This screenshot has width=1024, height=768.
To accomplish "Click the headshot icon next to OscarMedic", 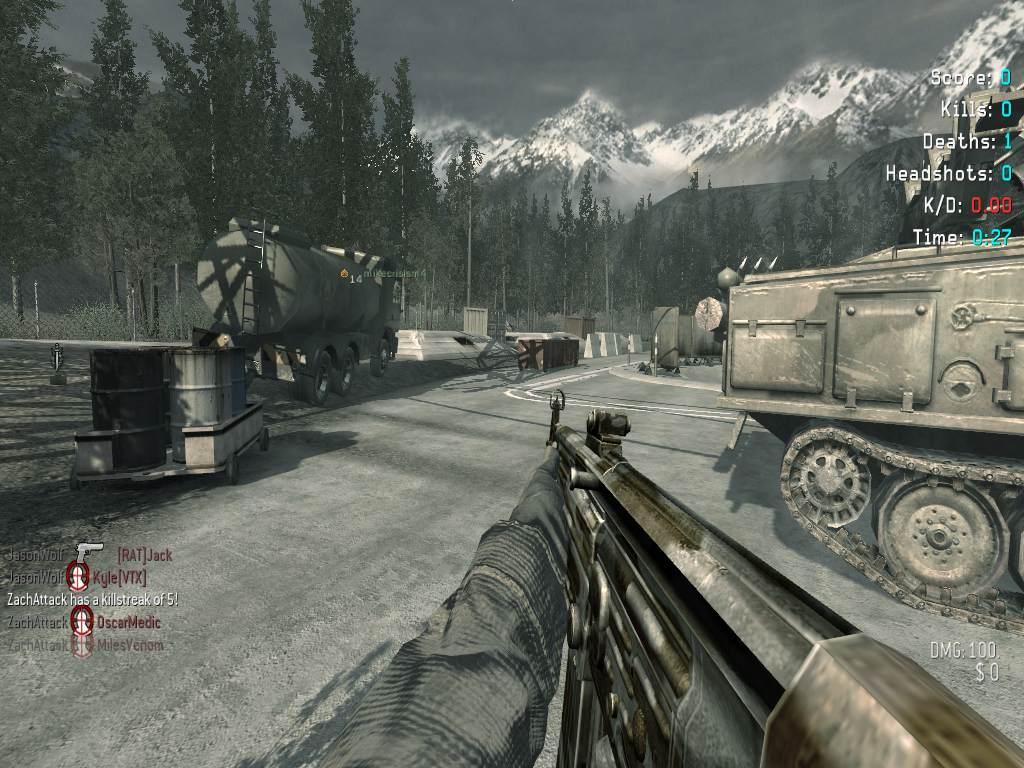I will 82,622.
